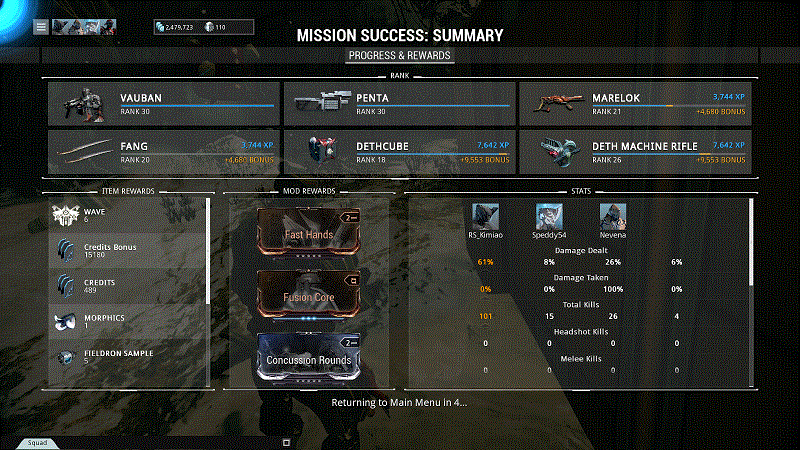Choose the Concussion Rounds mod card
This screenshot has height=450, width=800.
pyautogui.click(x=308, y=356)
